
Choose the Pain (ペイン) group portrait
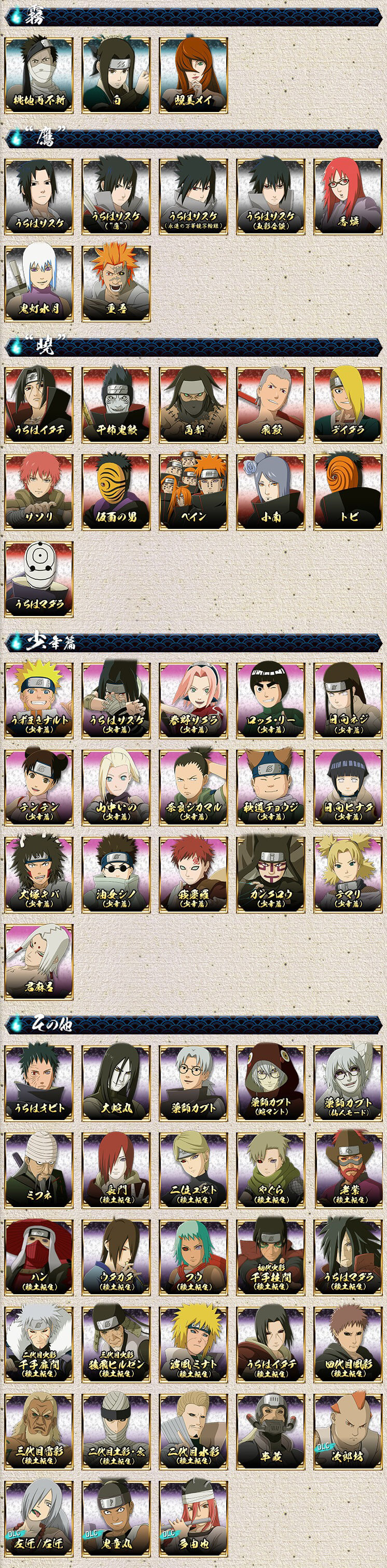193,491
